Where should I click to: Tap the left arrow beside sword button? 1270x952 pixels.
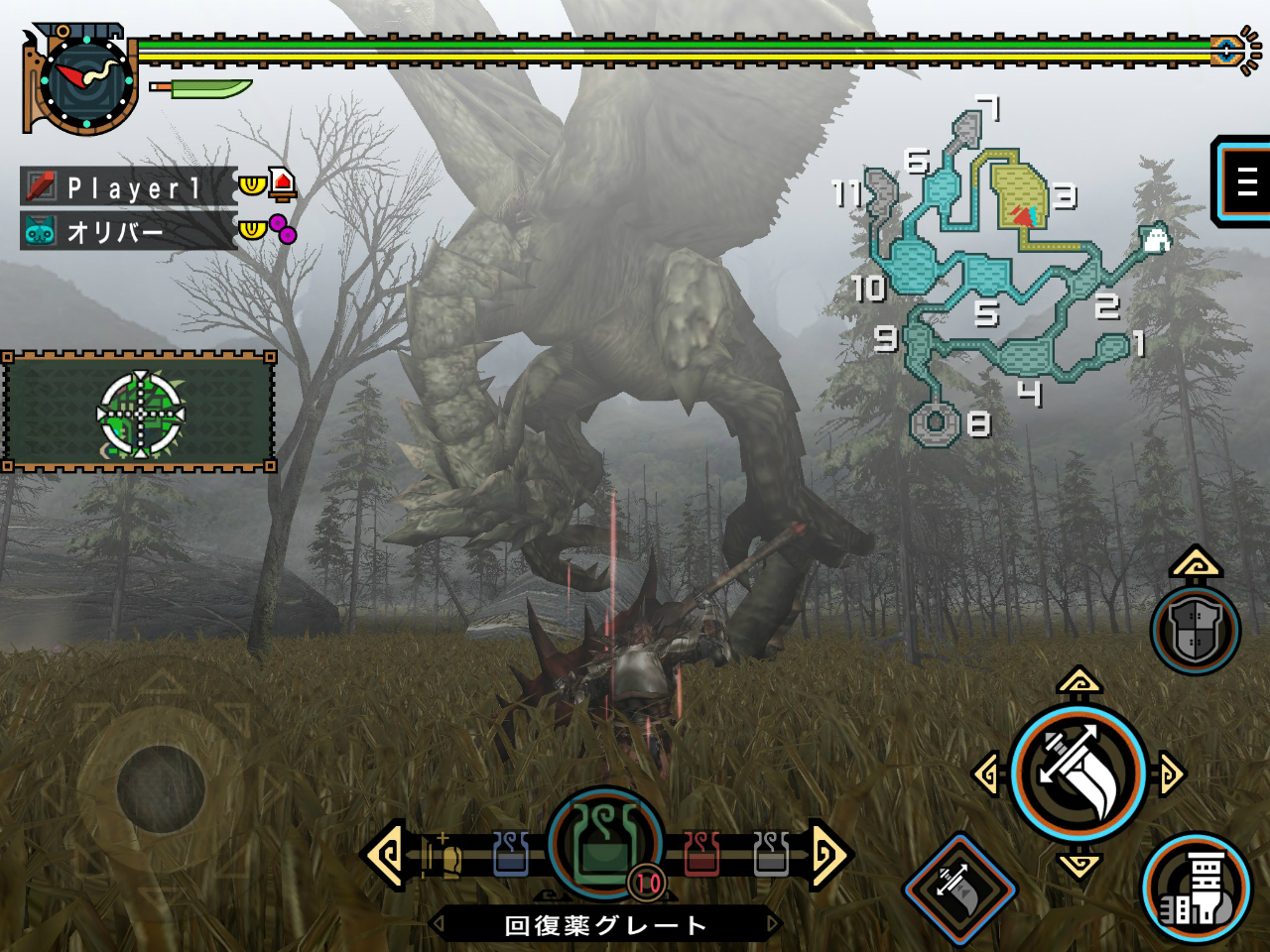[987, 774]
